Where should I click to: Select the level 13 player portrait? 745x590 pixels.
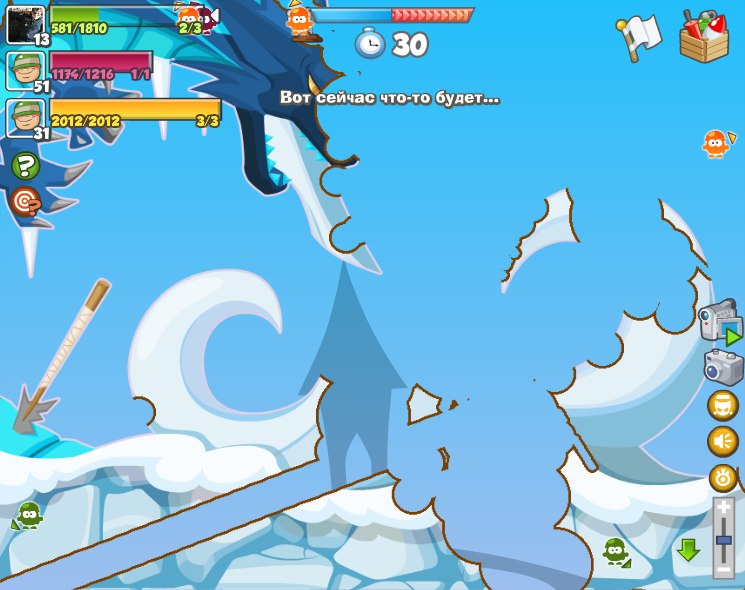tap(23, 22)
